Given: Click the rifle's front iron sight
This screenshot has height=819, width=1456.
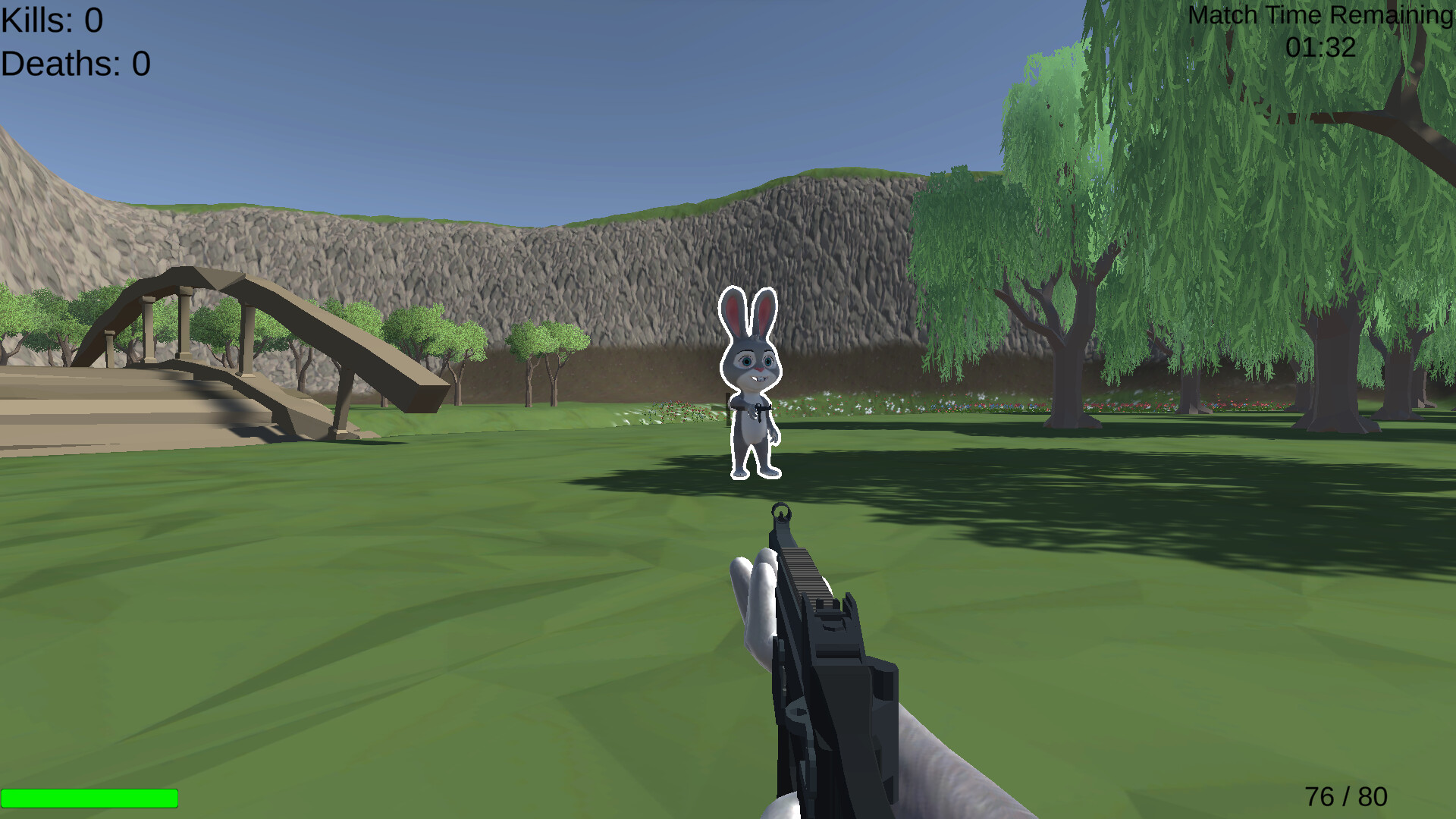Looking at the screenshot, I should pyautogui.click(x=781, y=512).
